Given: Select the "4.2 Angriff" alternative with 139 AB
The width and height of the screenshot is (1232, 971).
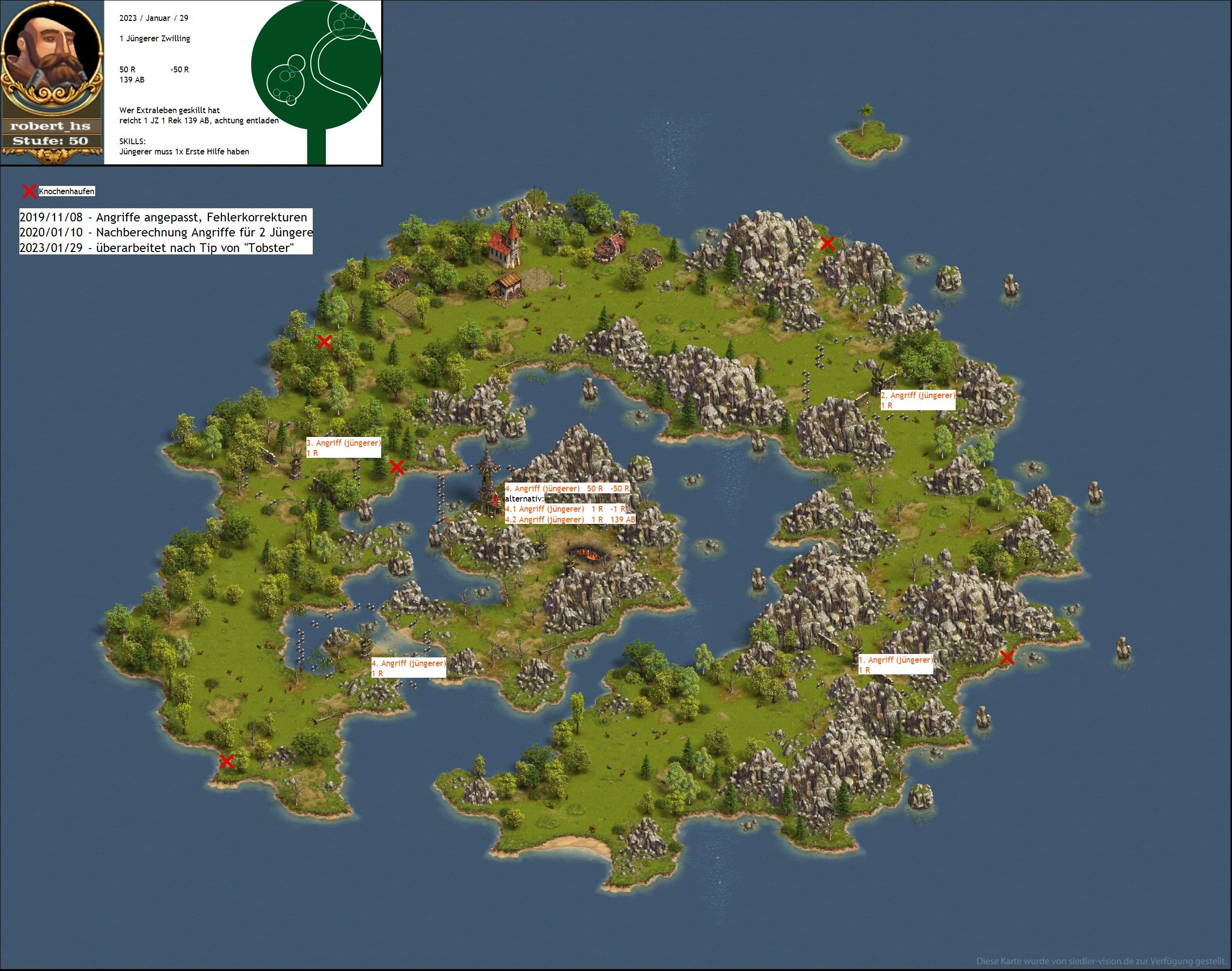Looking at the screenshot, I should [570, 519].
